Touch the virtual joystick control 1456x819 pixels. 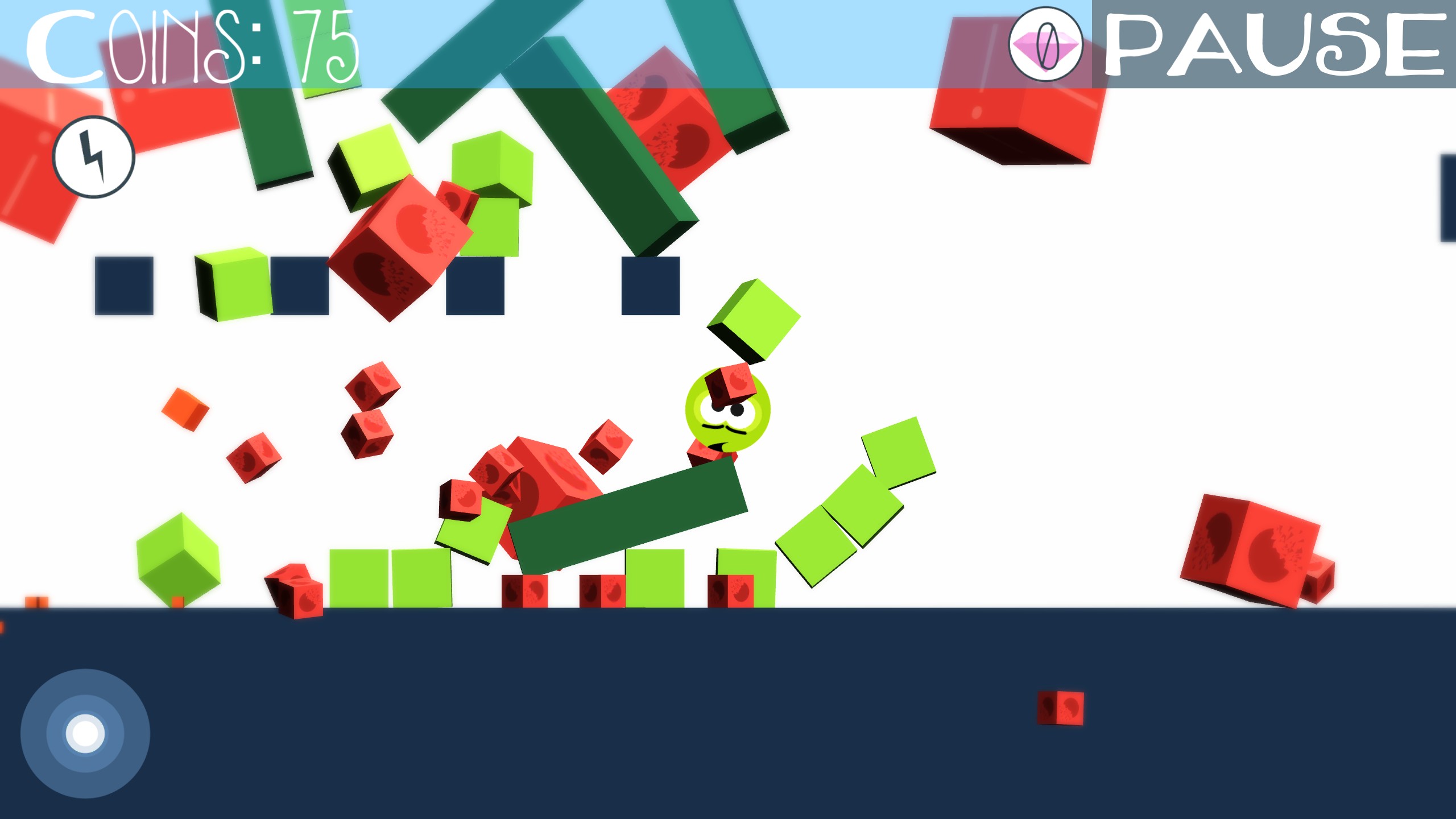85,733
